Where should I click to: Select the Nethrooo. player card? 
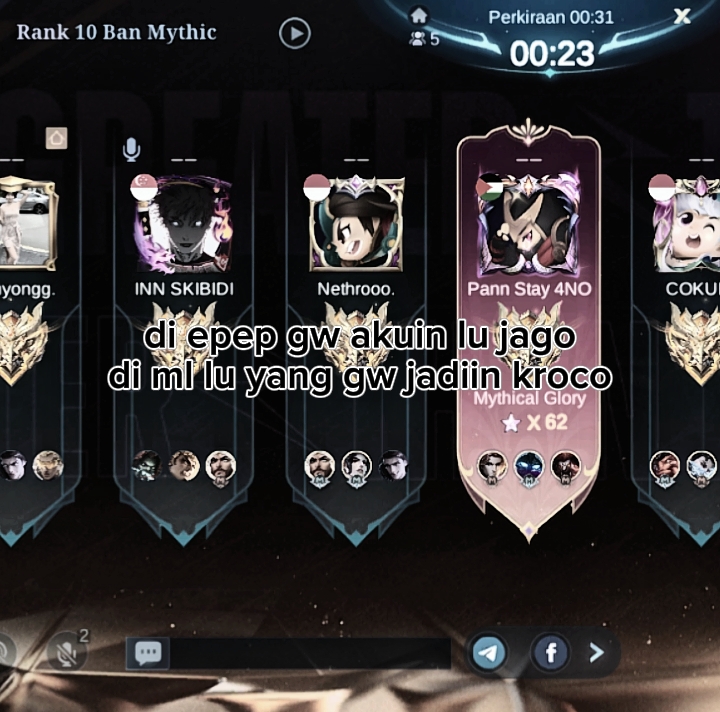(356, 340)
